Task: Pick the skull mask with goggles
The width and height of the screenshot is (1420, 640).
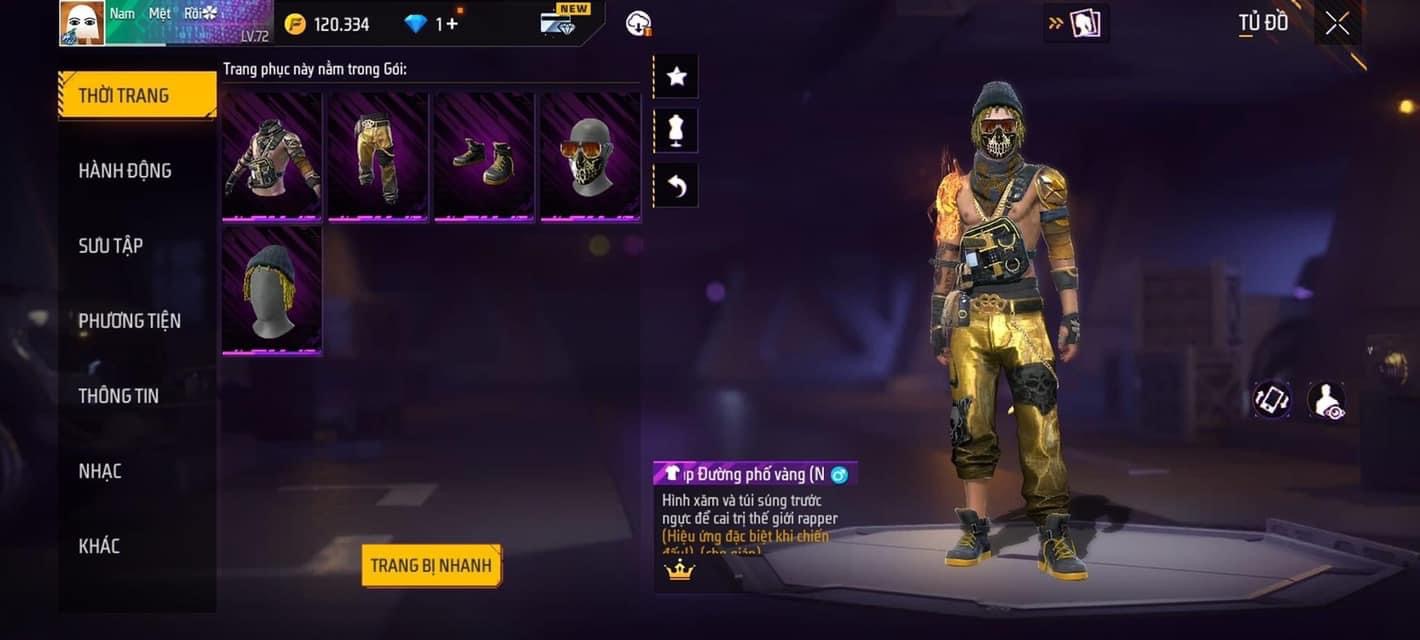Action: coord(590,155)
